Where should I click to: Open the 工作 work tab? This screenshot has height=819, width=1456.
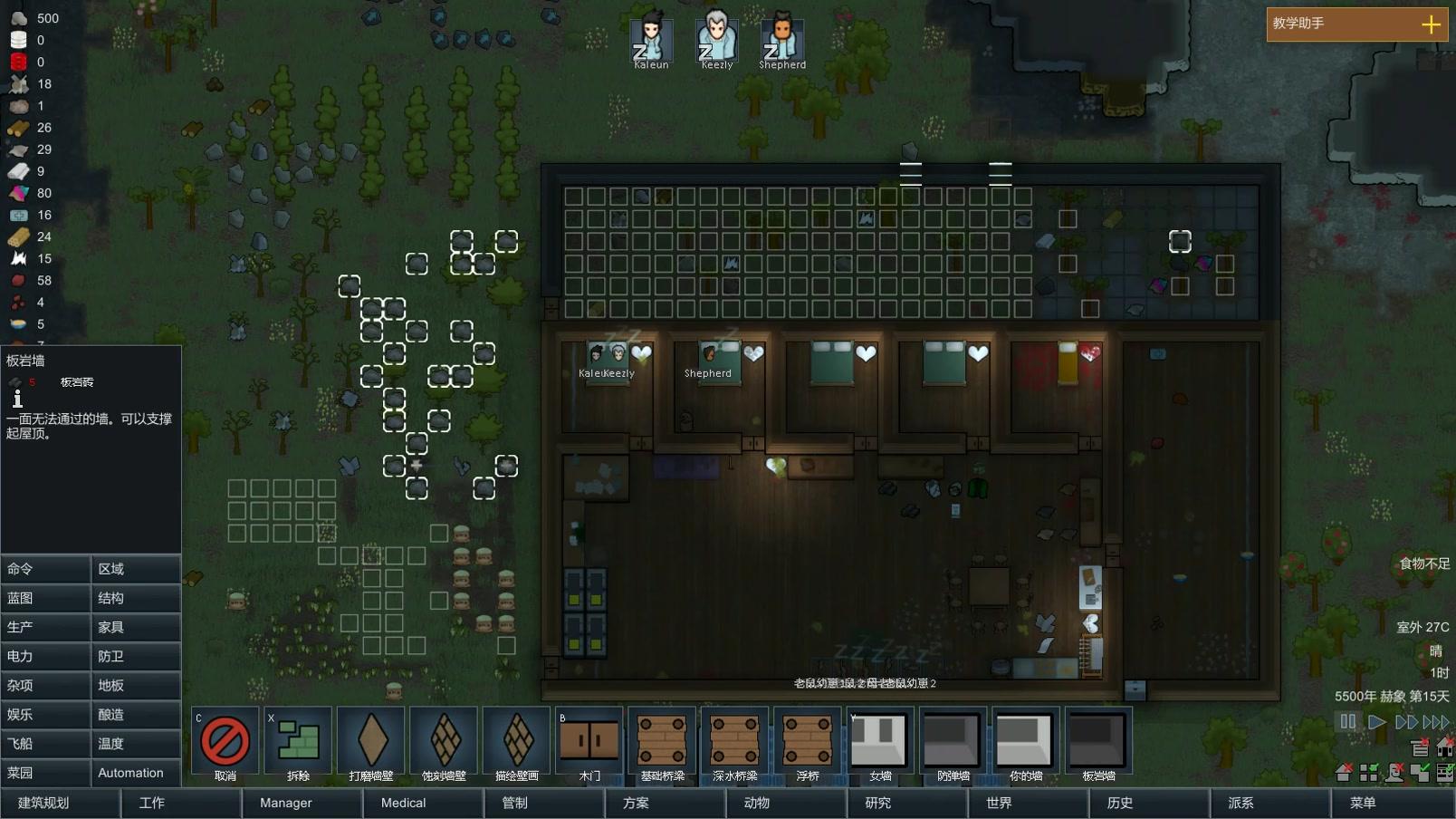(150, 803)
